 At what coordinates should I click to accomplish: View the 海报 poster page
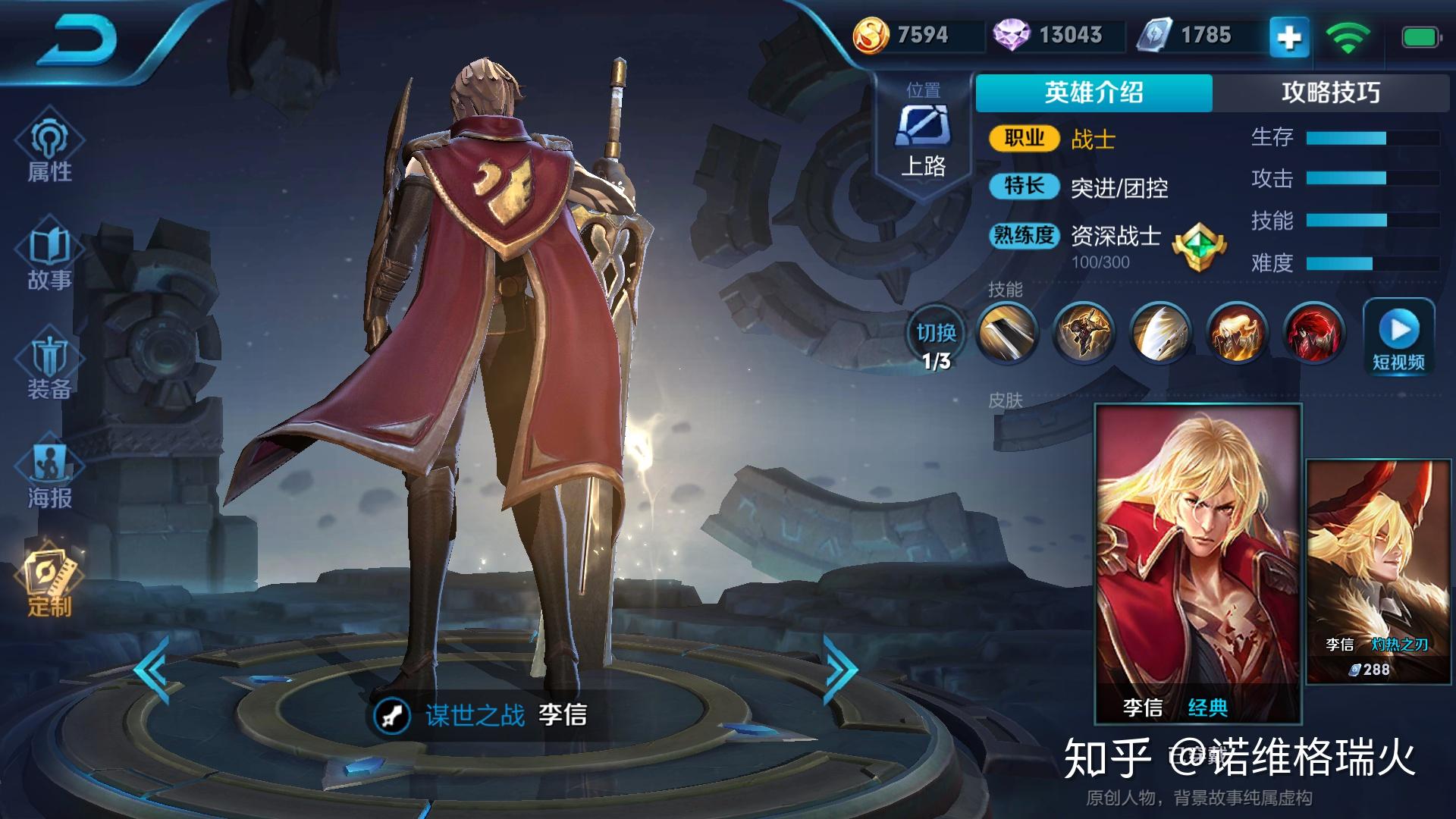(x=49, y=474)
